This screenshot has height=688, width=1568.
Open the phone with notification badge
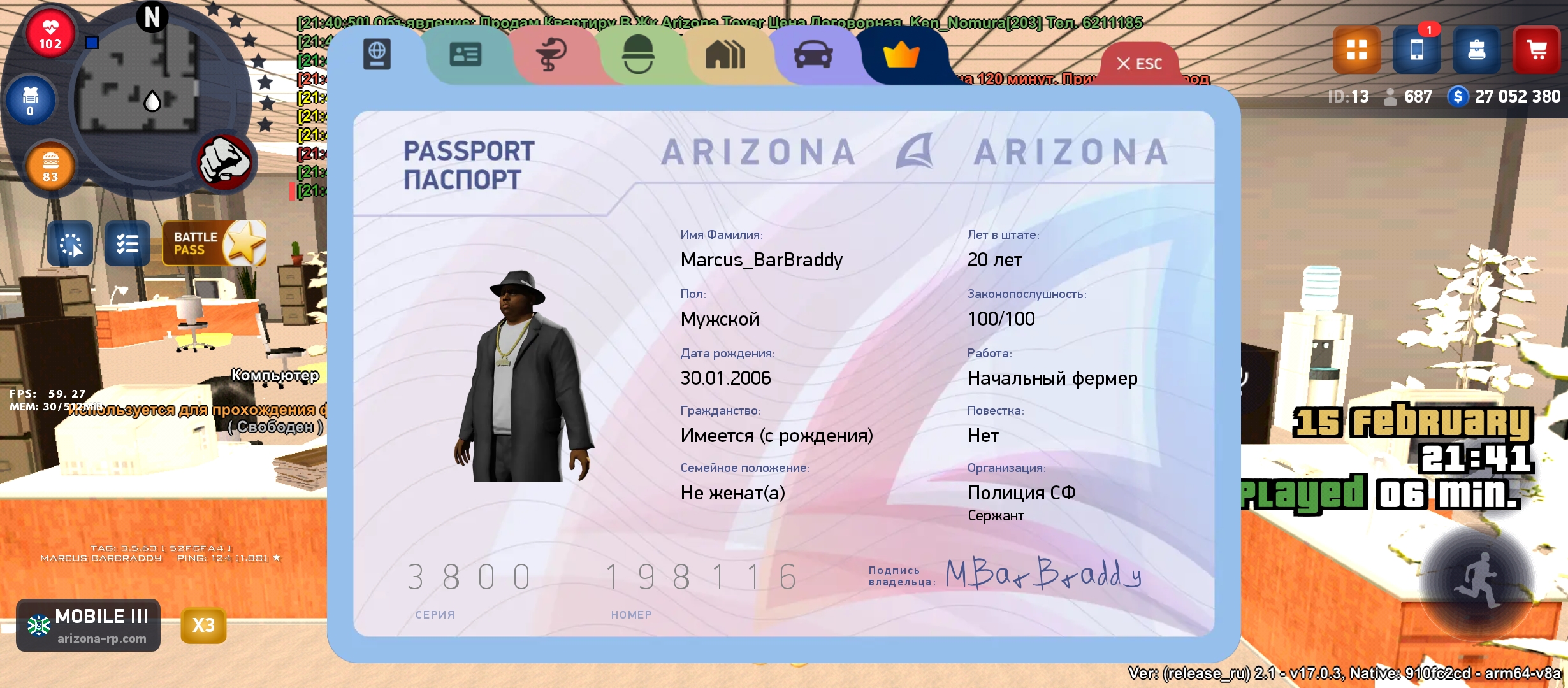coord(1416,50)
